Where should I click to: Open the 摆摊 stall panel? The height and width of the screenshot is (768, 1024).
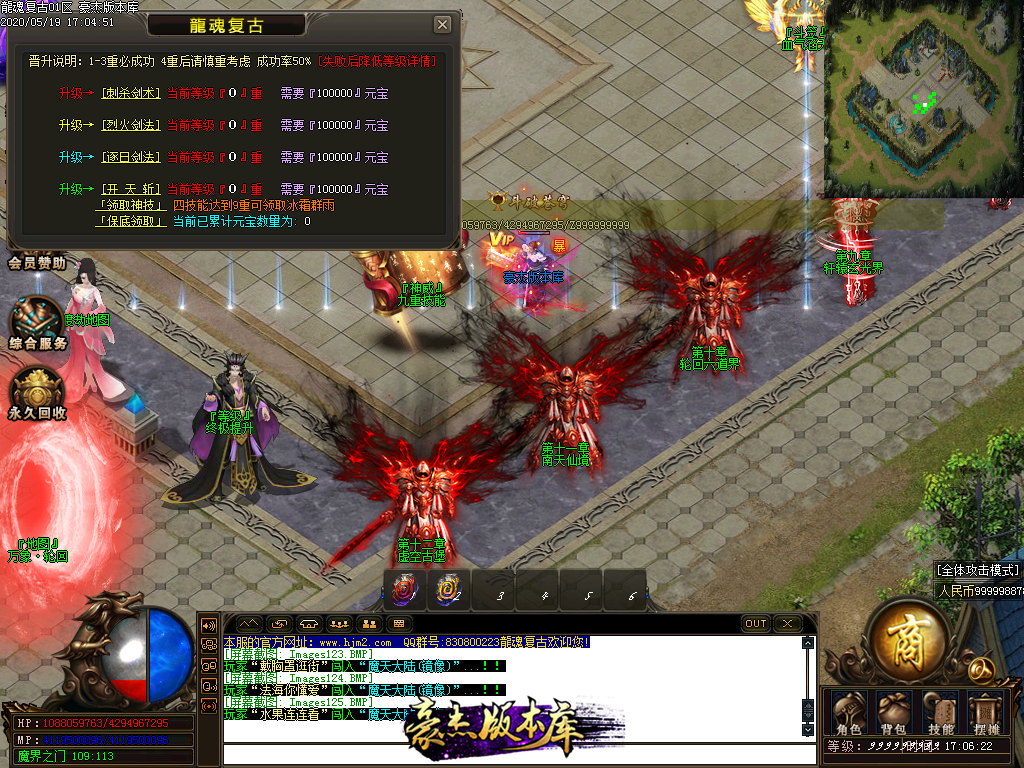click(986, 711)
